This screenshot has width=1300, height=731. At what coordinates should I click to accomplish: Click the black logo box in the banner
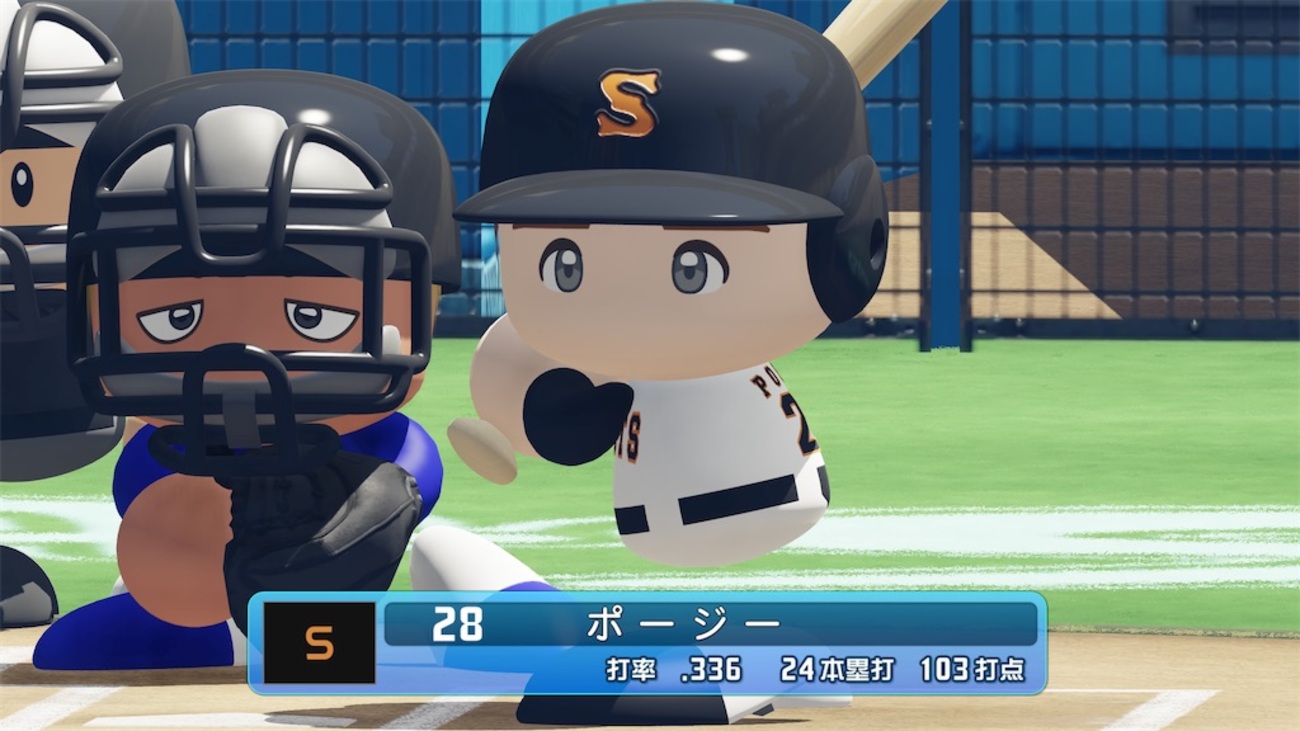tap(322, 644)
